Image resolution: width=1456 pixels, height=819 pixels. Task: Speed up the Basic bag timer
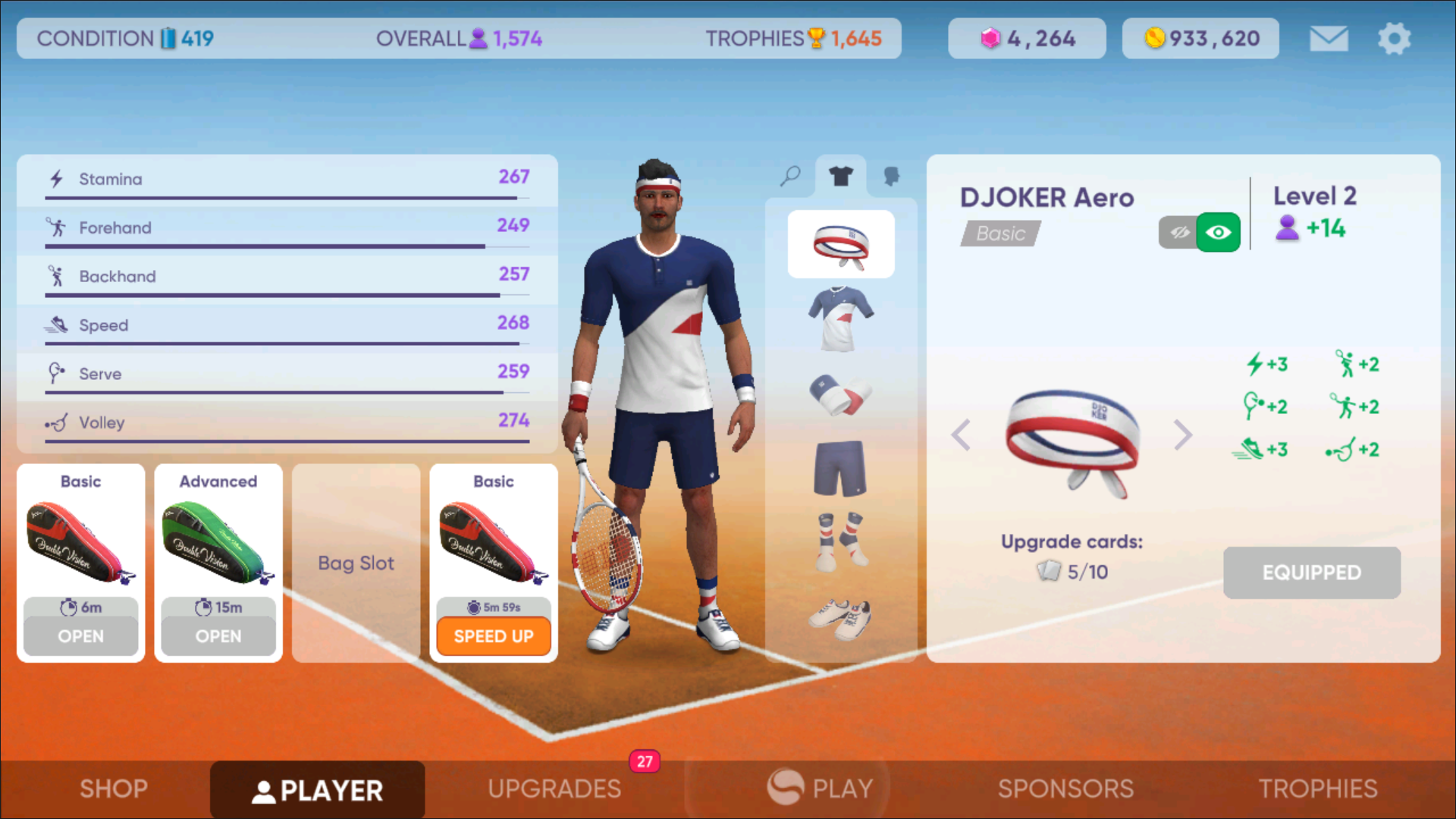click(x=494, y=635)
